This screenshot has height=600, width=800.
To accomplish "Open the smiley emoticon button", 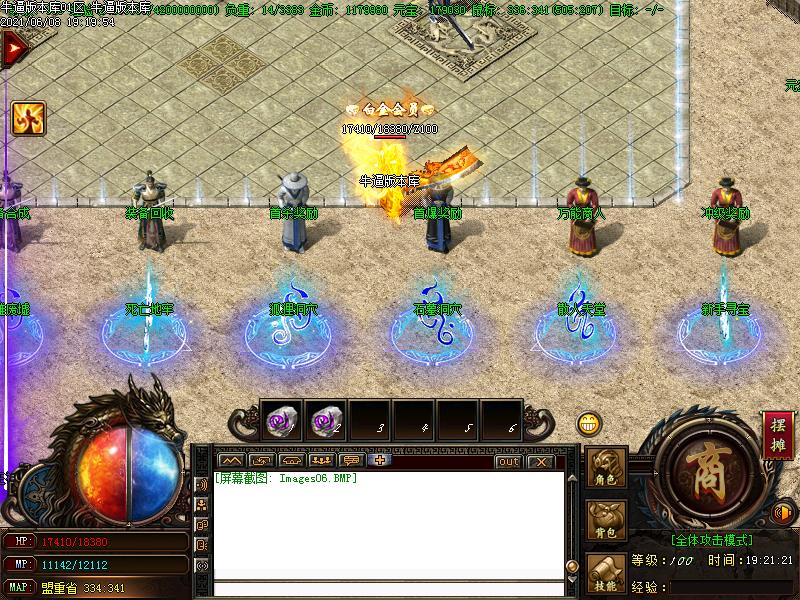I will coord(589,424).
